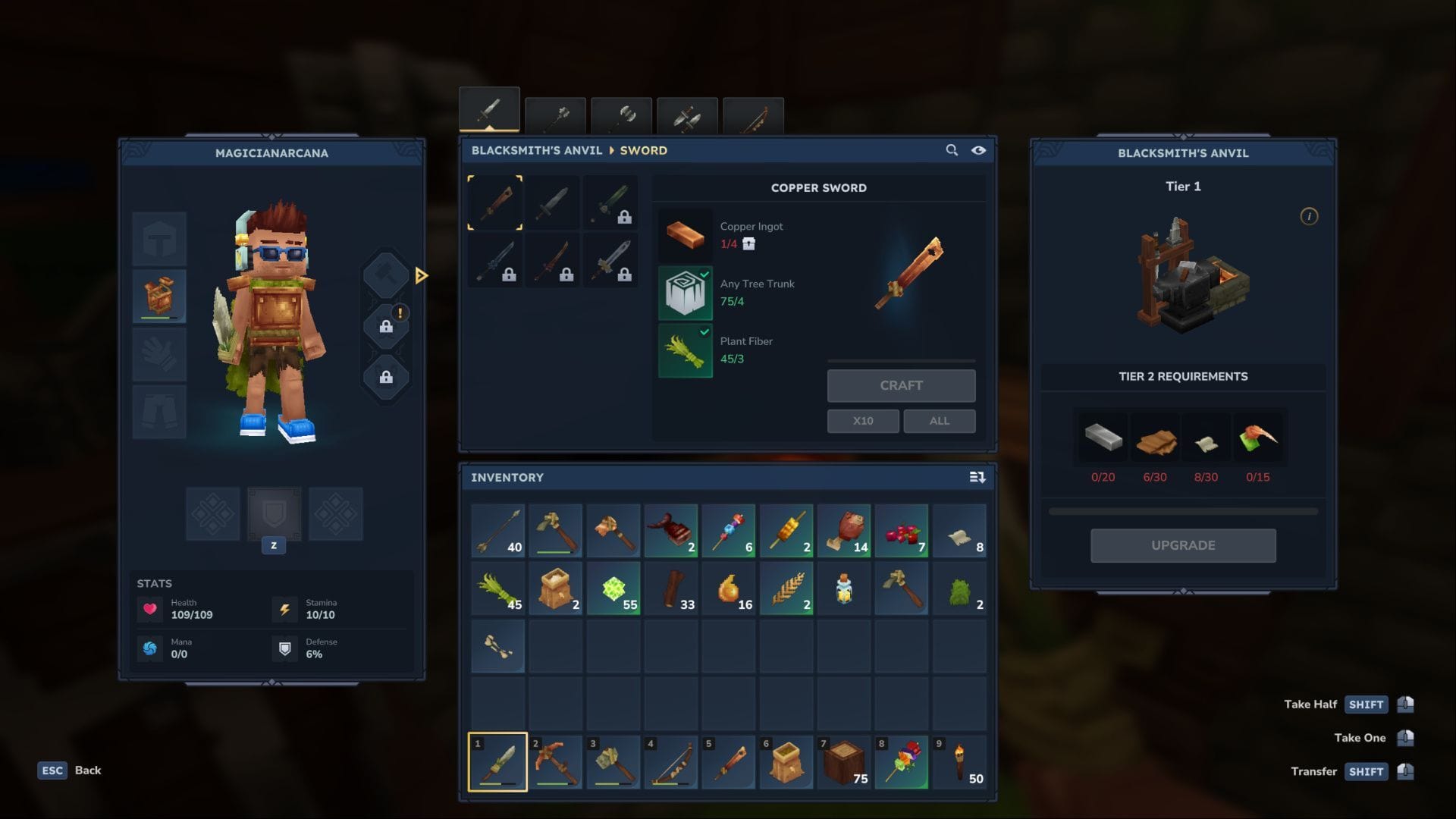
Task: Toggle the eye visibility icon in anvil header
Action: (x=978, y=151)
